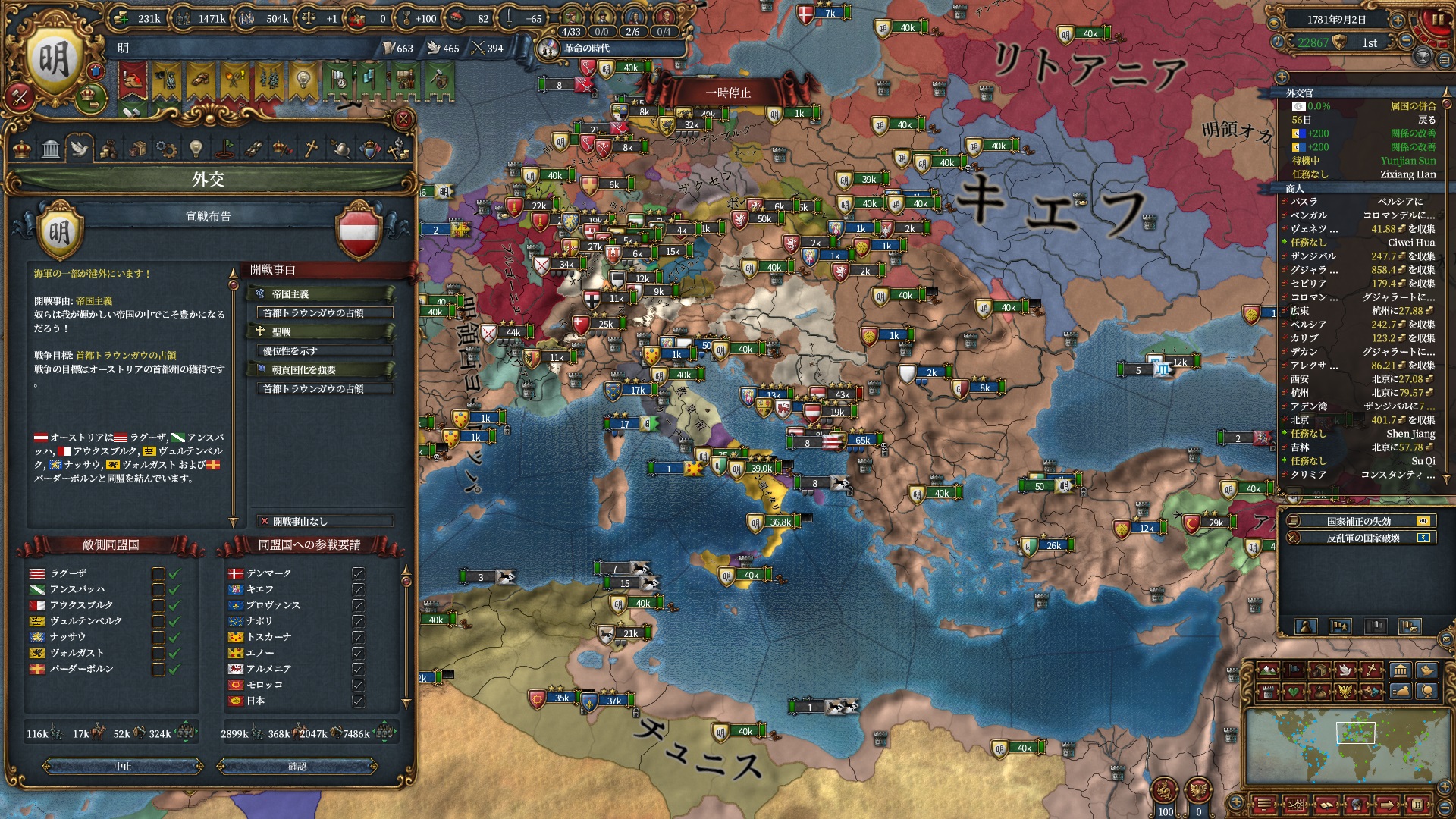Toggle call to arms for モロッコ

[359, 685]
